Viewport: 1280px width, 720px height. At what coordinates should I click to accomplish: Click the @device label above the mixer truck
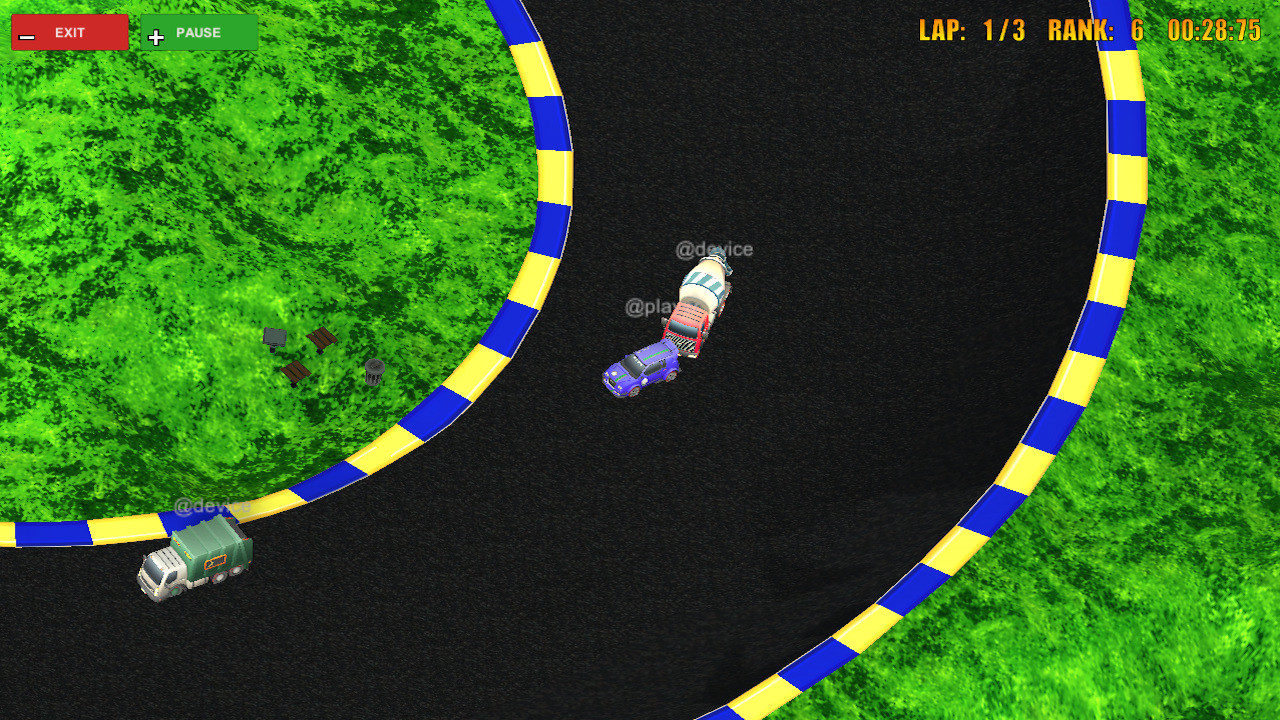point(716,250)
